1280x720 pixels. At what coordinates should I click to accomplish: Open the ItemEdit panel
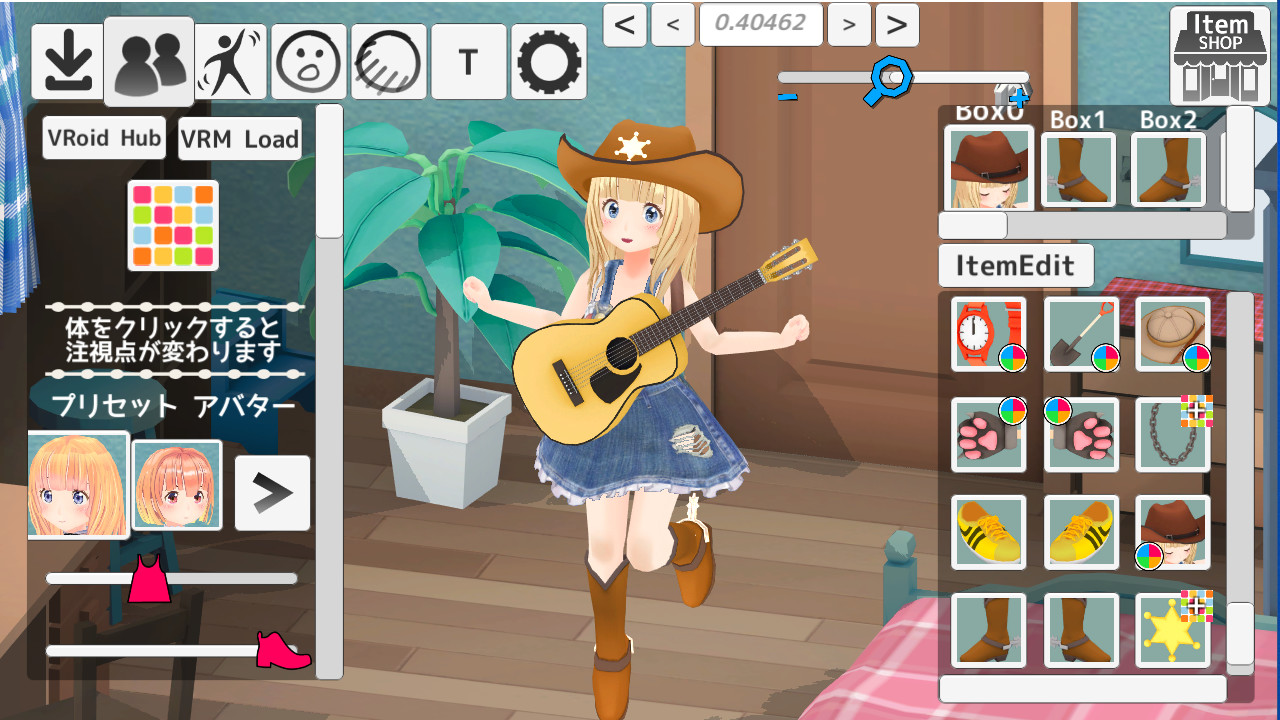1016,265
